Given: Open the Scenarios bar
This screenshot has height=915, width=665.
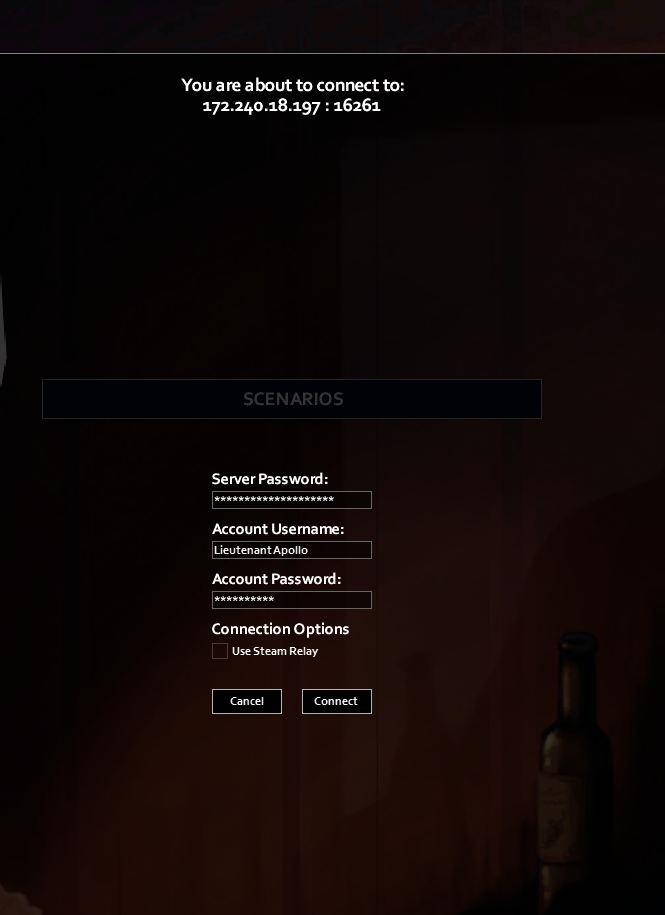Looking at the screenshot, I should click(292, 399).
